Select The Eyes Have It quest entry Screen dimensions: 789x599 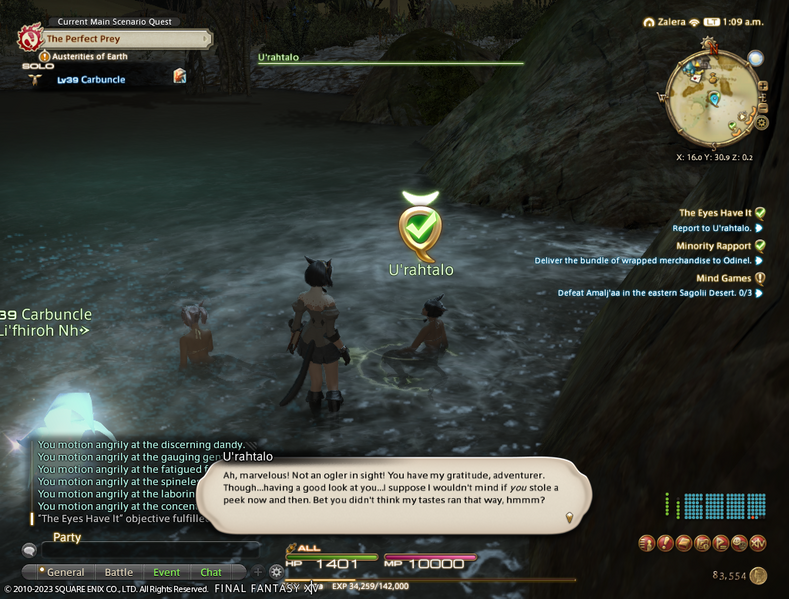[716, 213]
